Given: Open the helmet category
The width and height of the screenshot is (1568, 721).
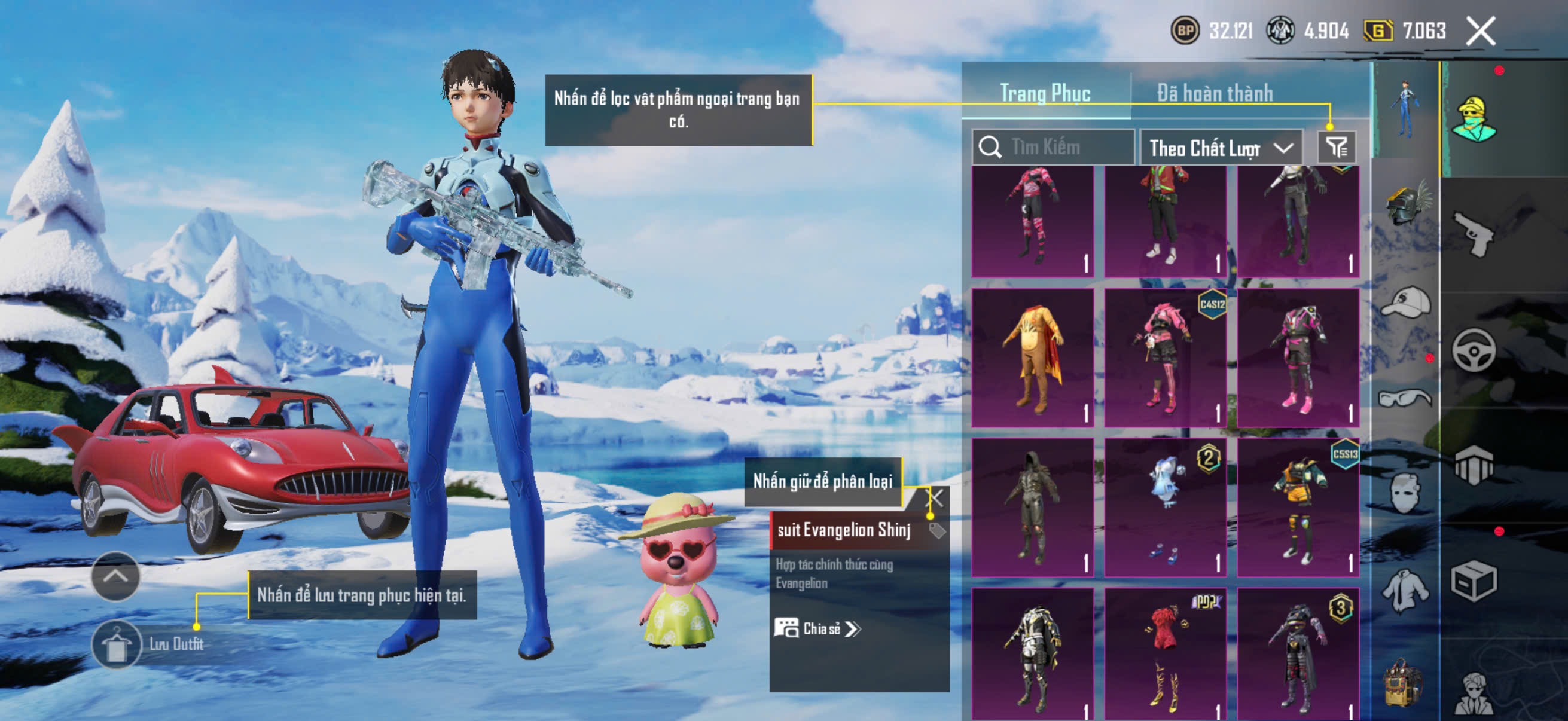Looking at the screenshot, I should pos(1405,204).
